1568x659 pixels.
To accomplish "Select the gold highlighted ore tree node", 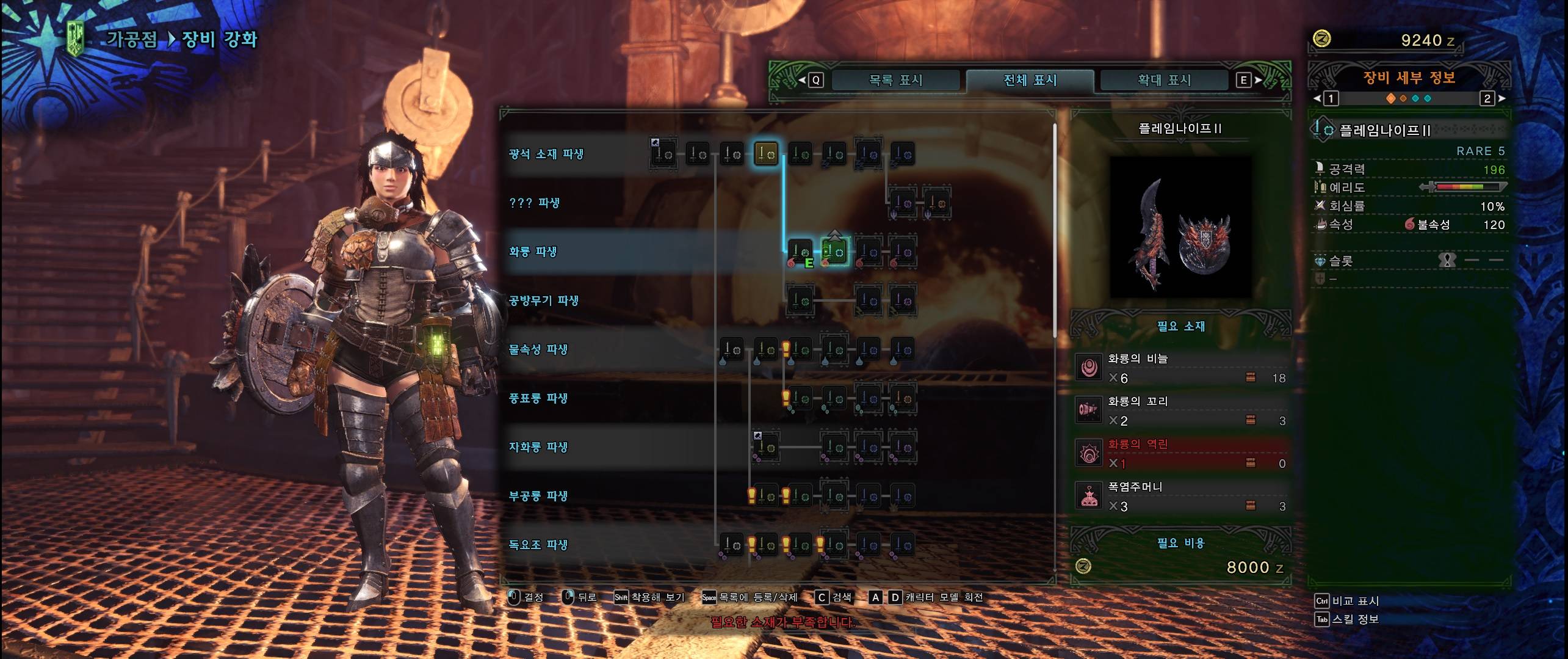I will coord(766,154).
